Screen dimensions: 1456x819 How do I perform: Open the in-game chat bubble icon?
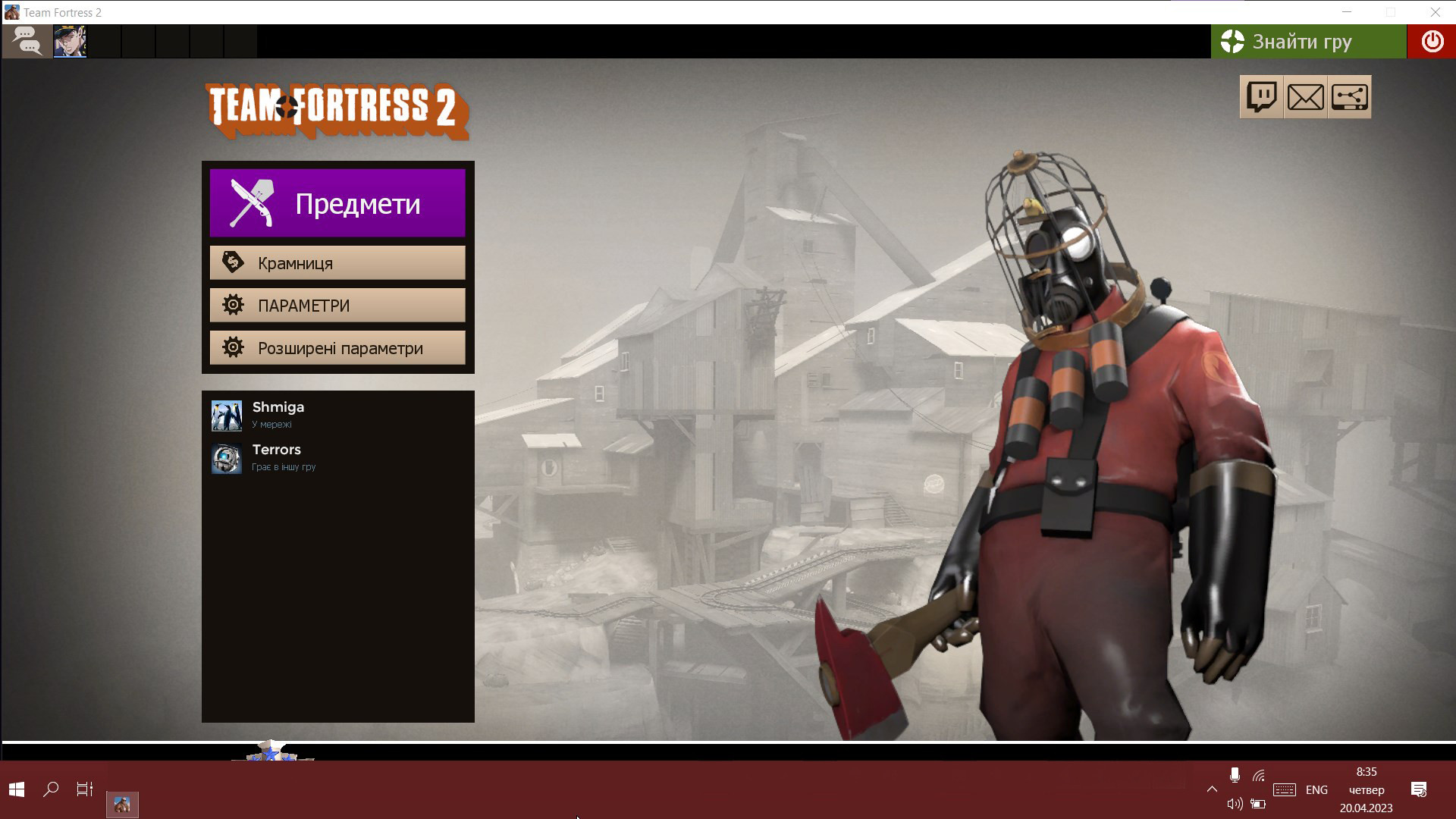(x=27, y=42)
